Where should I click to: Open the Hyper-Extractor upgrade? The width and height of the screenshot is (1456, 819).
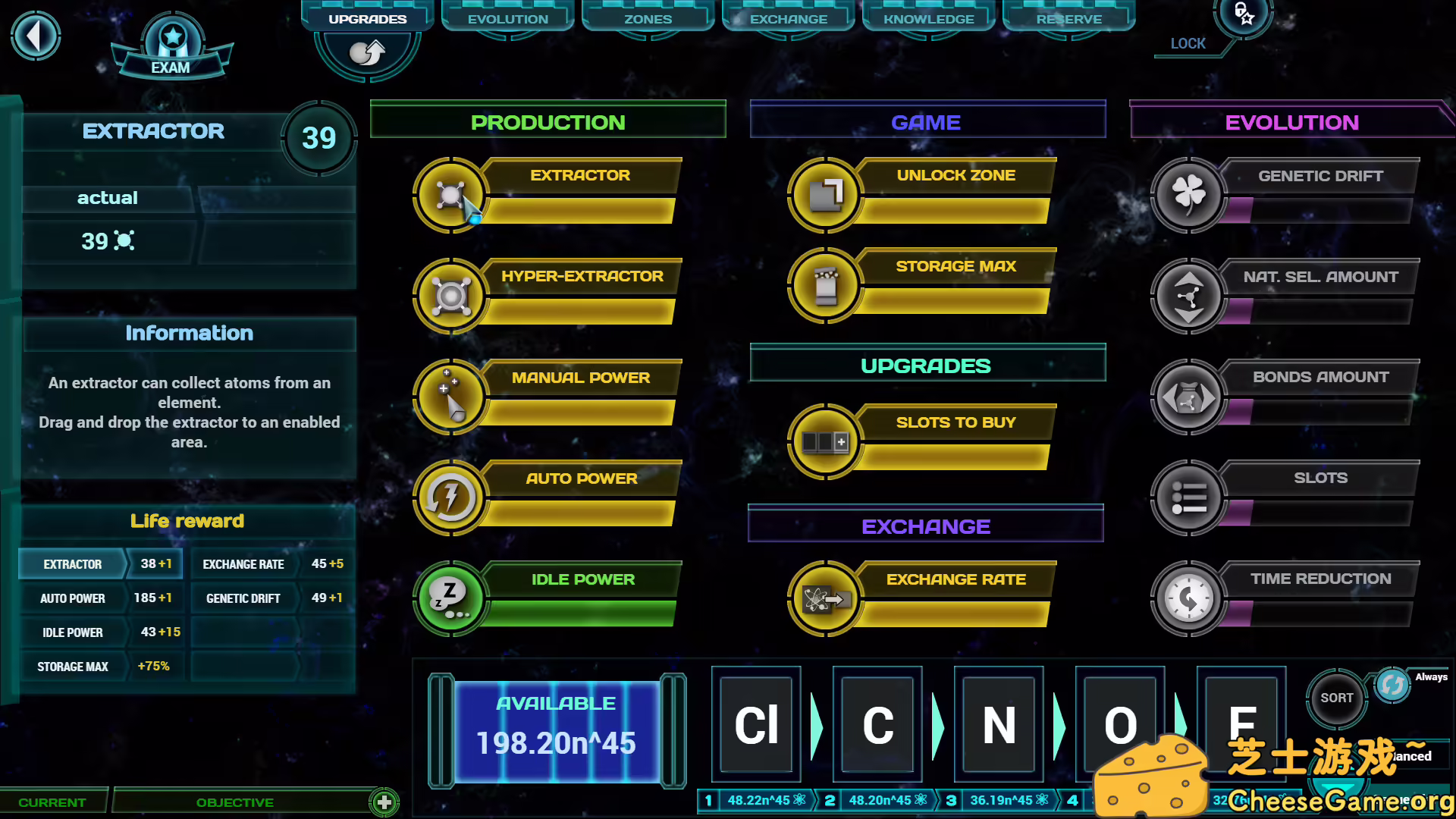coord(450,295)
